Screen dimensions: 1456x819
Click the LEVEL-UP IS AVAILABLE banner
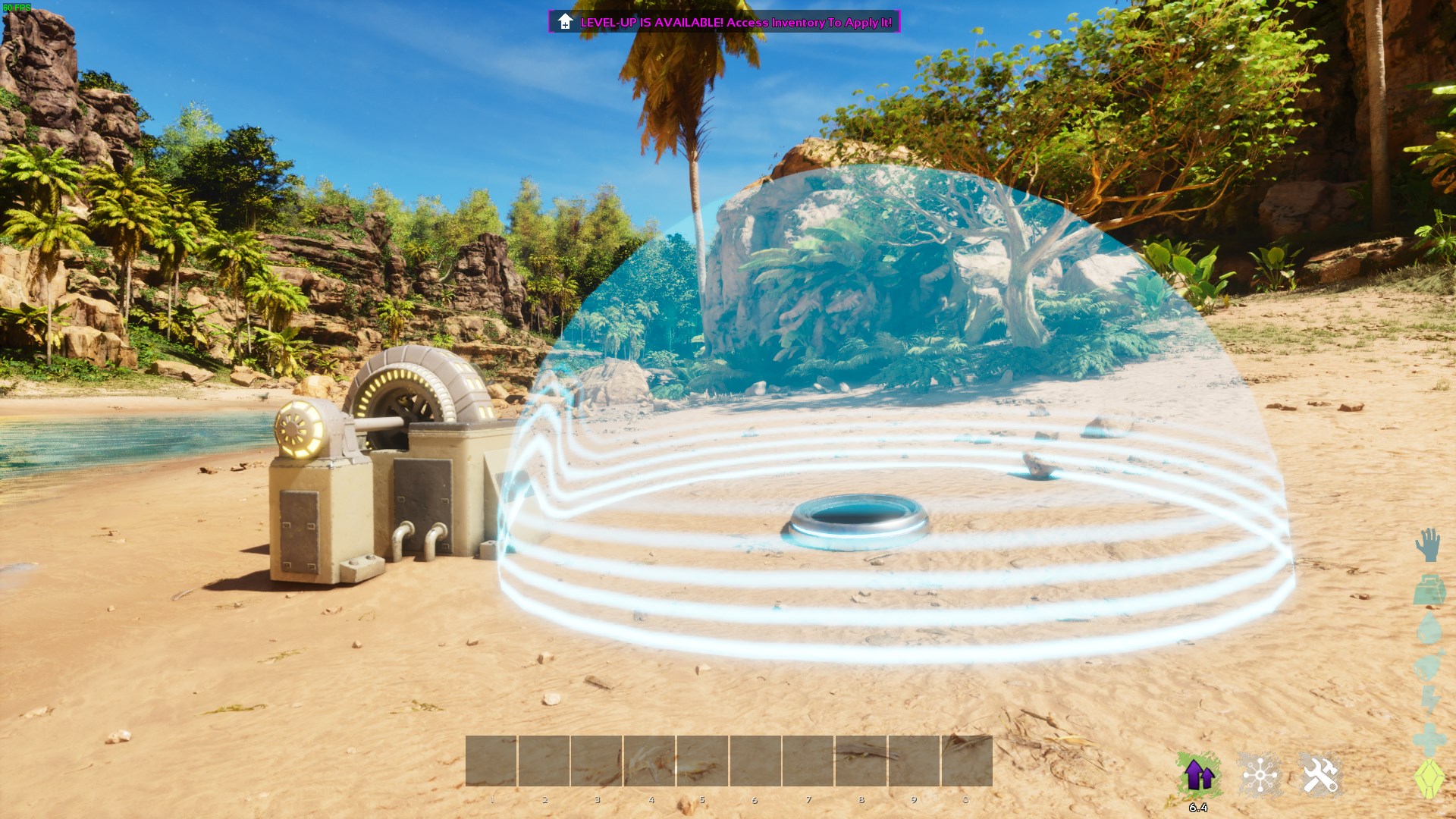pos(724,23)
